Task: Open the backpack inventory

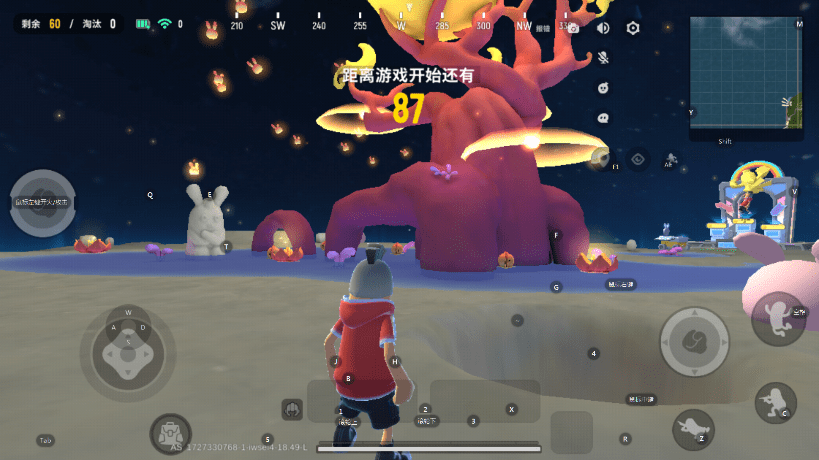Action: click(x=170, y=435)
